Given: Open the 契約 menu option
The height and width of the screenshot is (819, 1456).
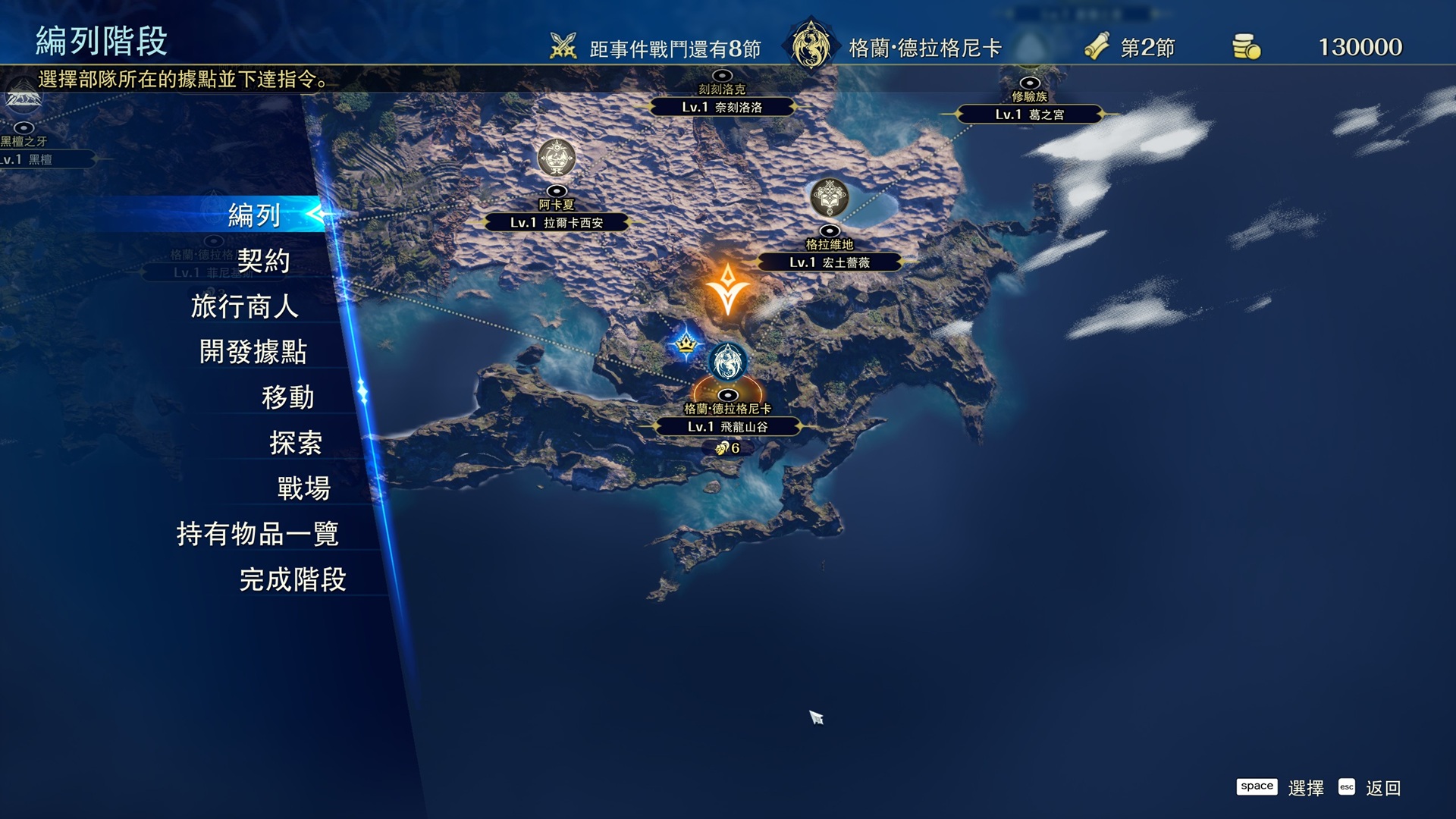Looking at the screenshot, I should 263,261.
